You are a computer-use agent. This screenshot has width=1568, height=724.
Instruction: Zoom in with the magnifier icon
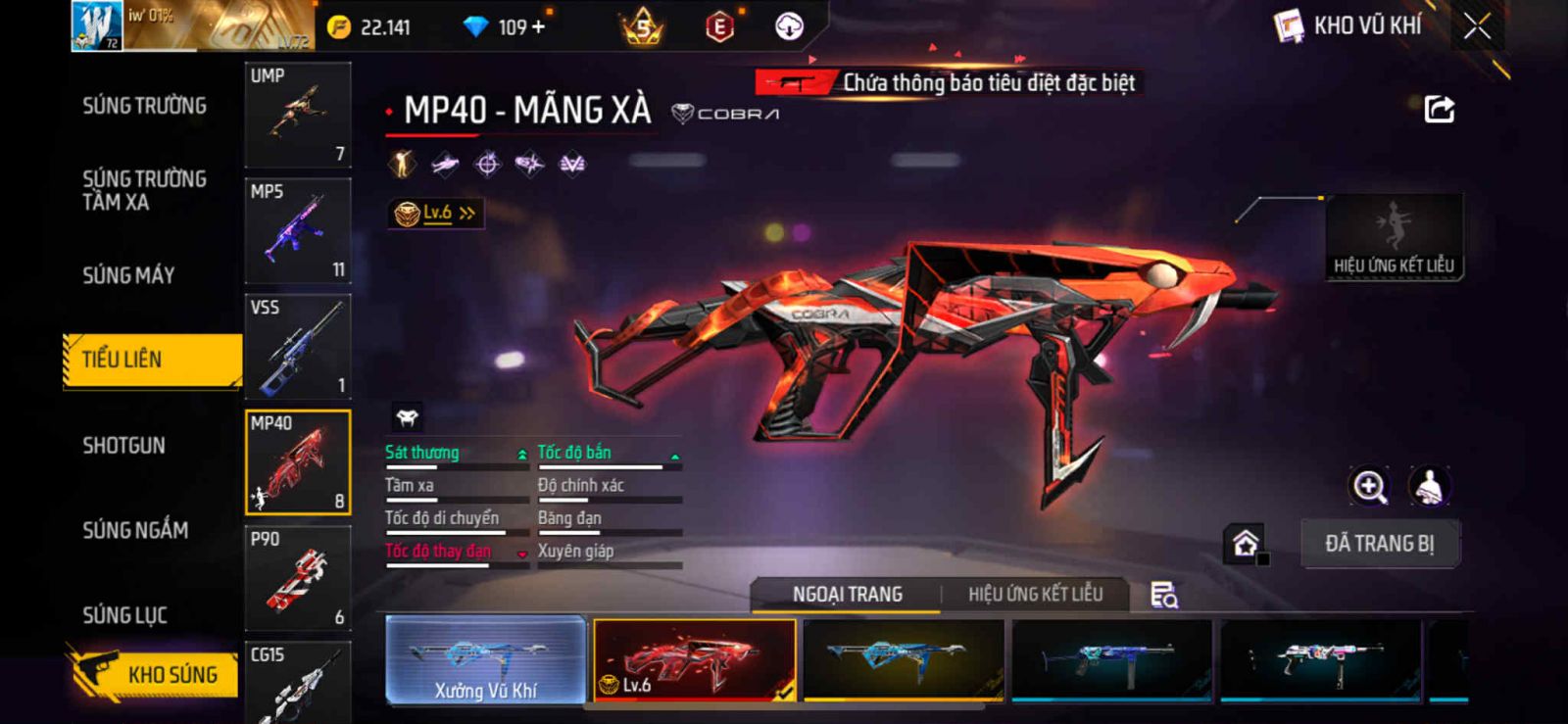pyautogui.click(x=1369, y=486)
